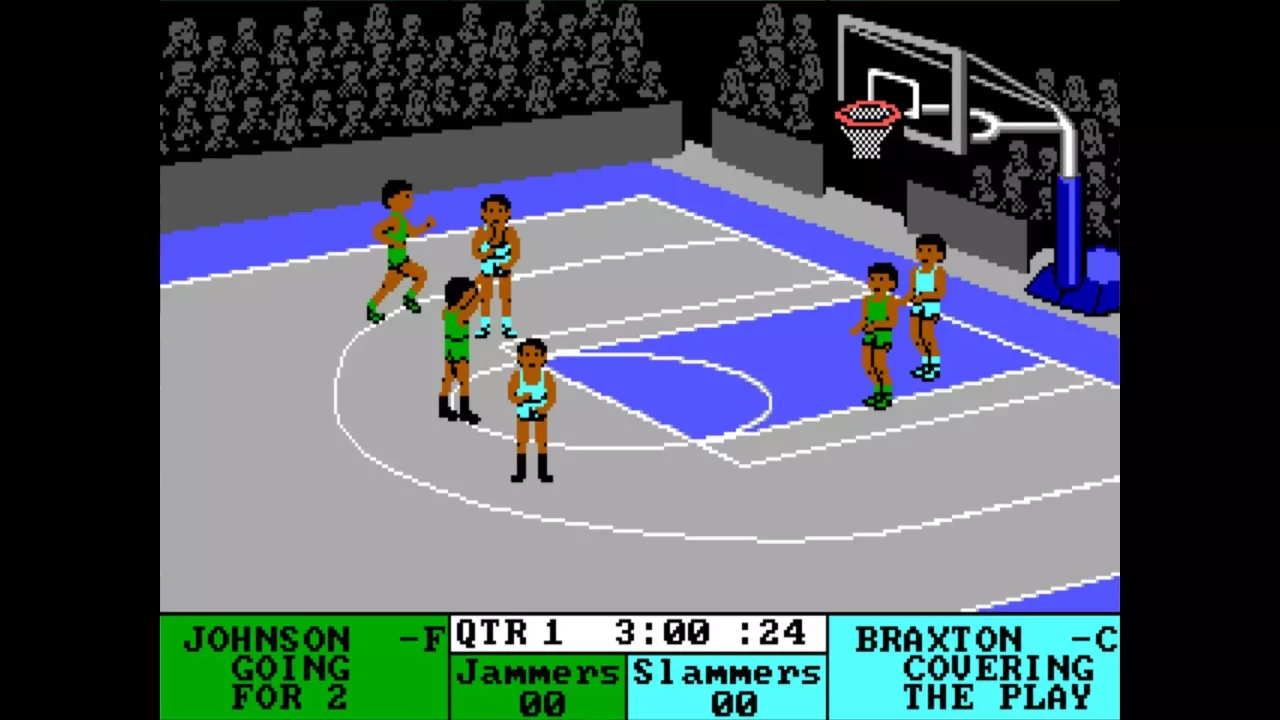Expand the QTR 1 indicator

click(x=510, y=633)
